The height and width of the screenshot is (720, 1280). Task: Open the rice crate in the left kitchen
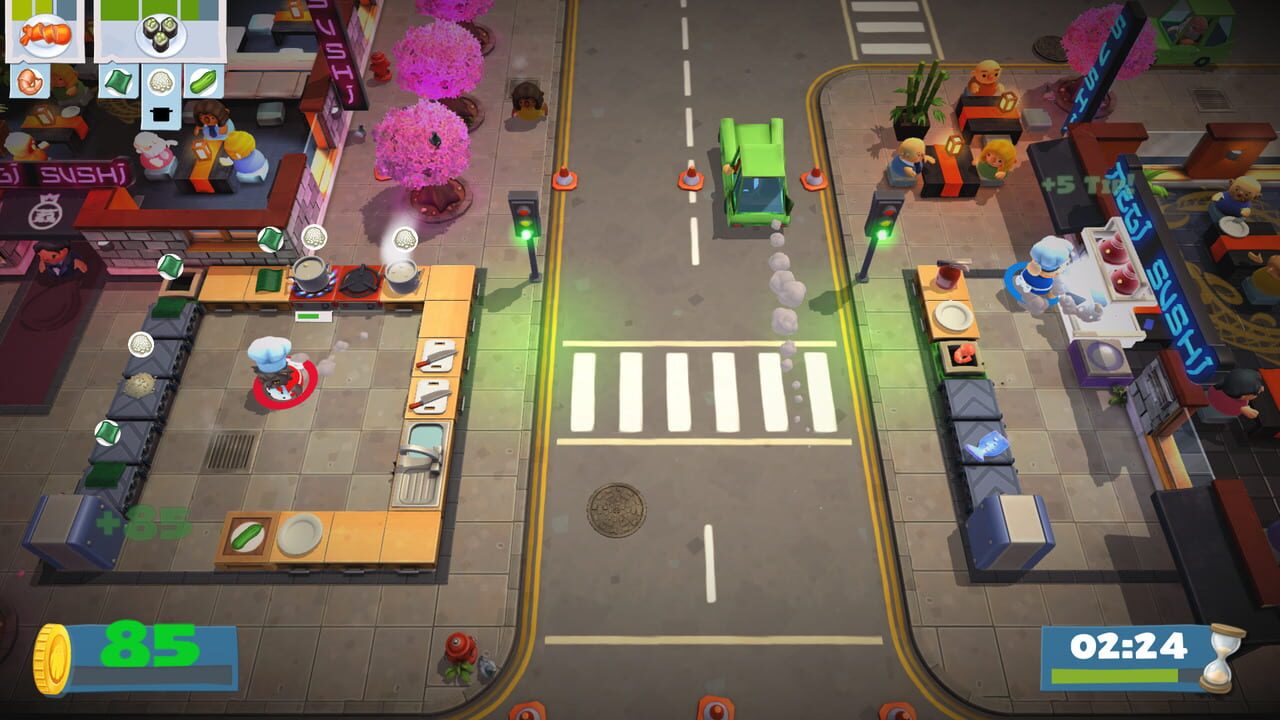point(140,387)
